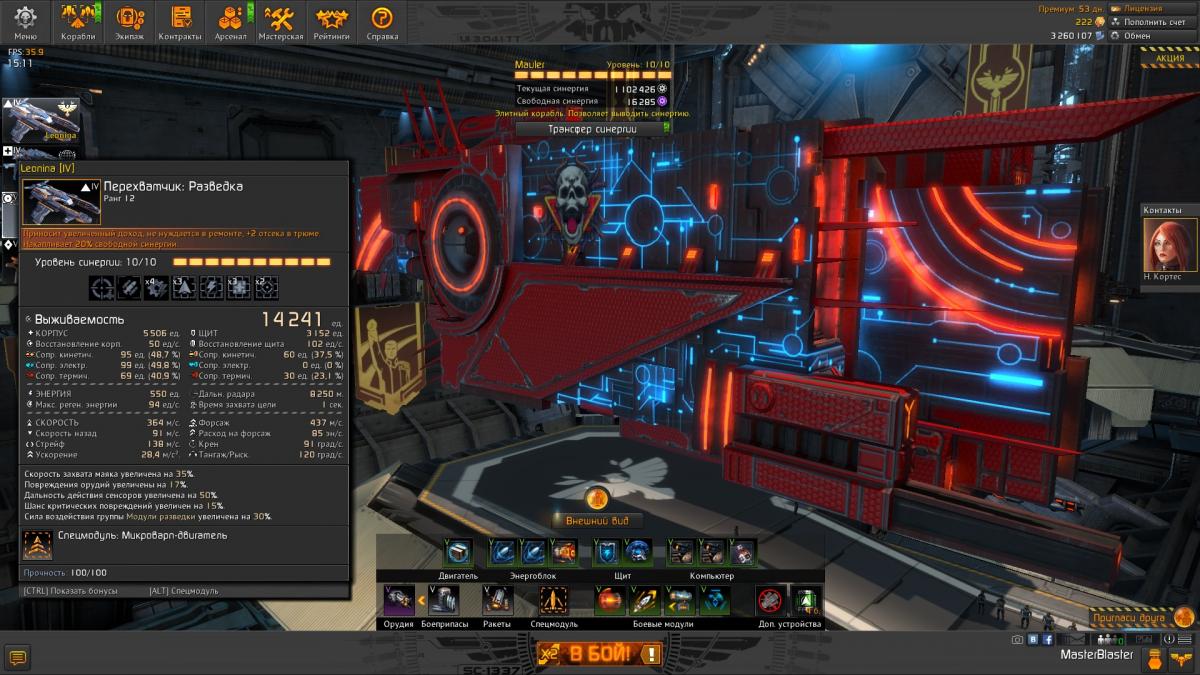
Task: Open the Меню gear menu
Action: (25, 22)
